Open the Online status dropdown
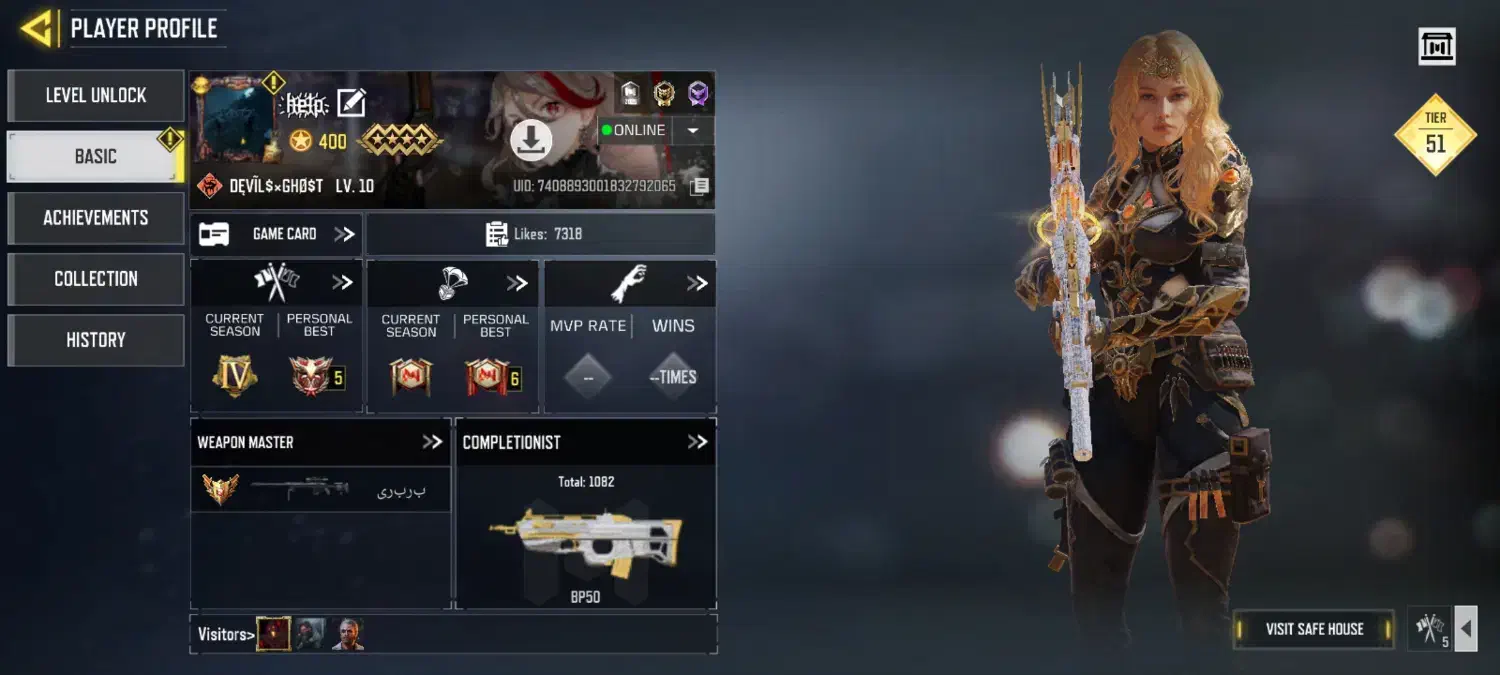 pos(692,131)
